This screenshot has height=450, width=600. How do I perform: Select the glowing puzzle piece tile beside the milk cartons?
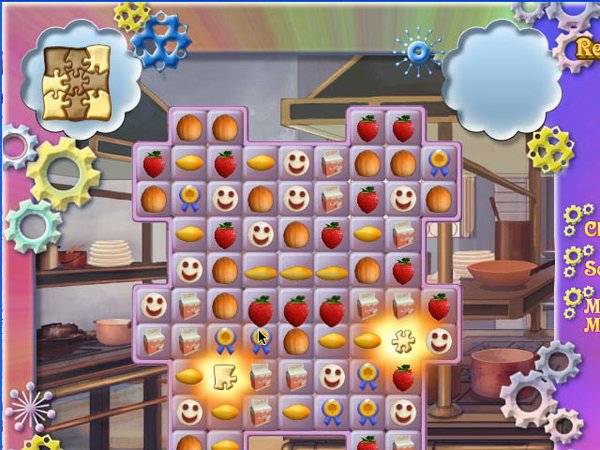[224, 376]
